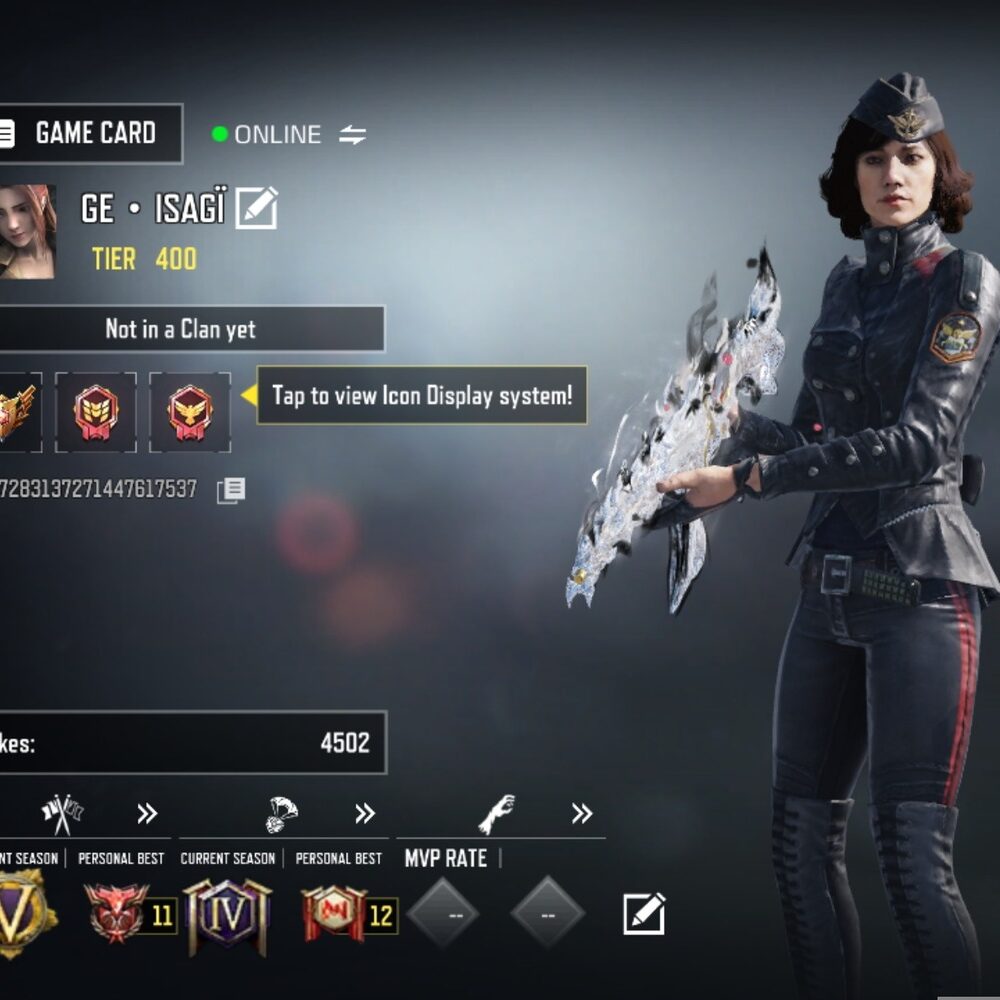The height and width of the screenshot is (1000, 1000).
Task: View the Roman numeral IV current season rank
Action: click(227, 914)
